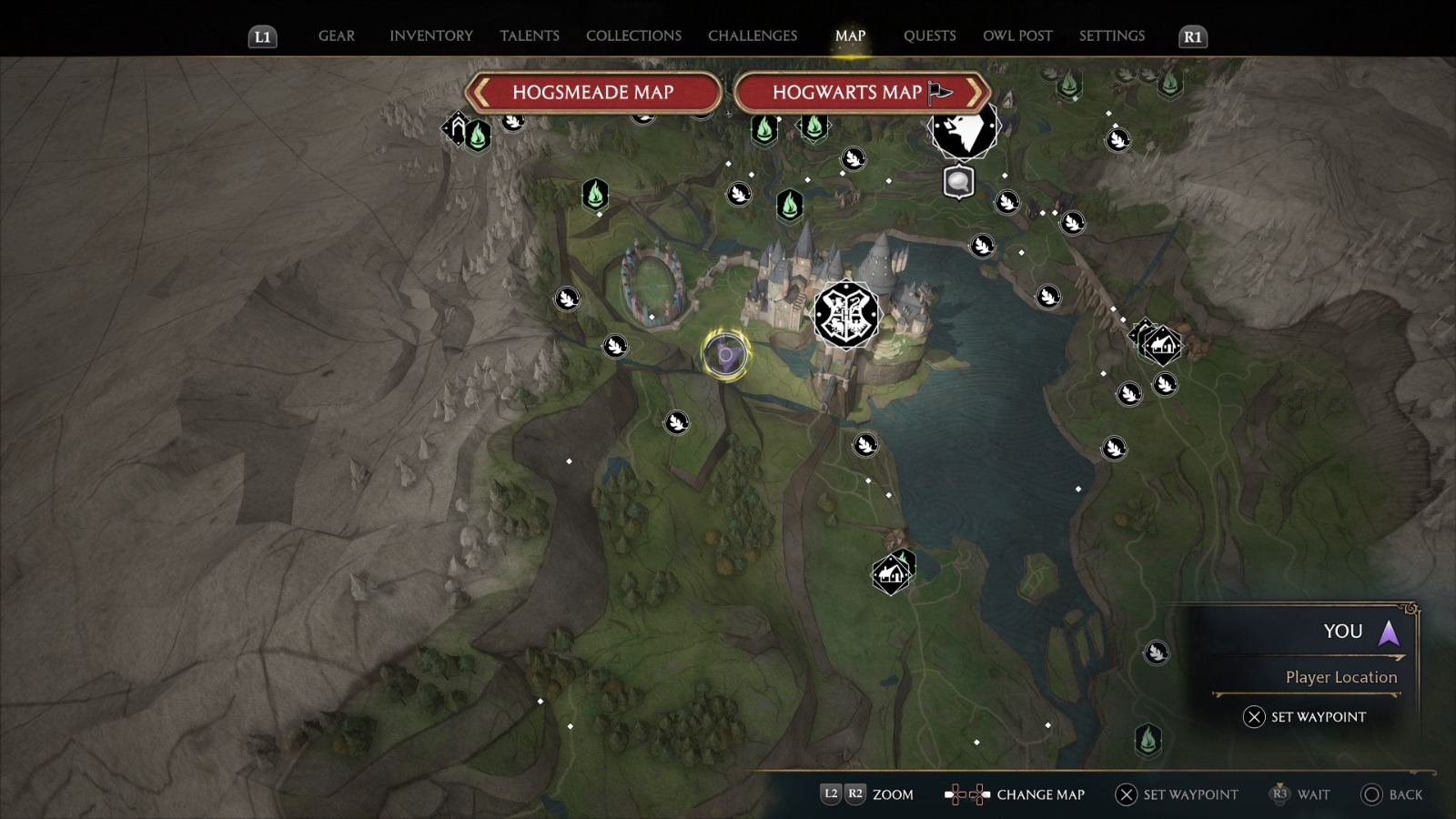Viewport: 1456px width, 819px height.
Task: Click the Back option in the bottom bar
Action: (1391, 794)
